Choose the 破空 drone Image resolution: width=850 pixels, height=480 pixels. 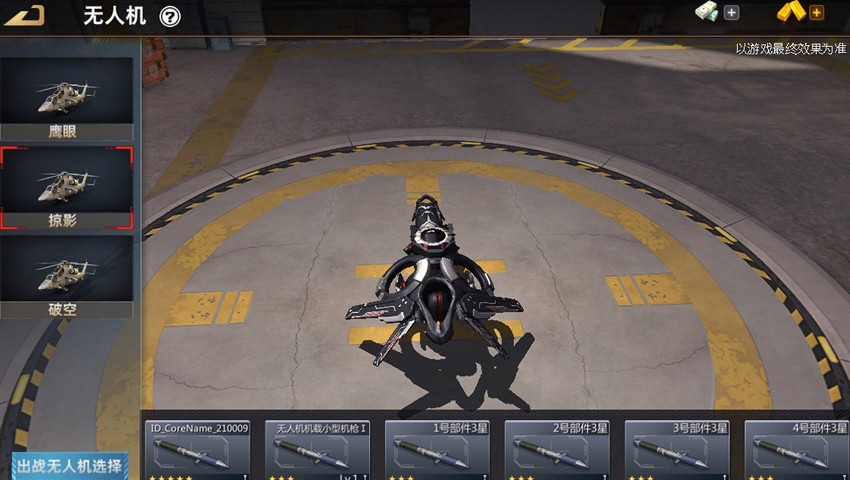click(x=66, y=276)
